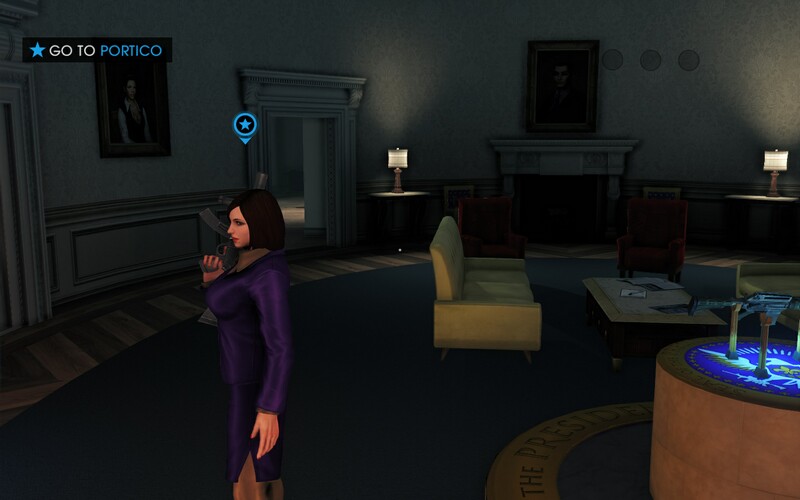
Task: Click the blue star waypoint marker
Action: (245, 125)
